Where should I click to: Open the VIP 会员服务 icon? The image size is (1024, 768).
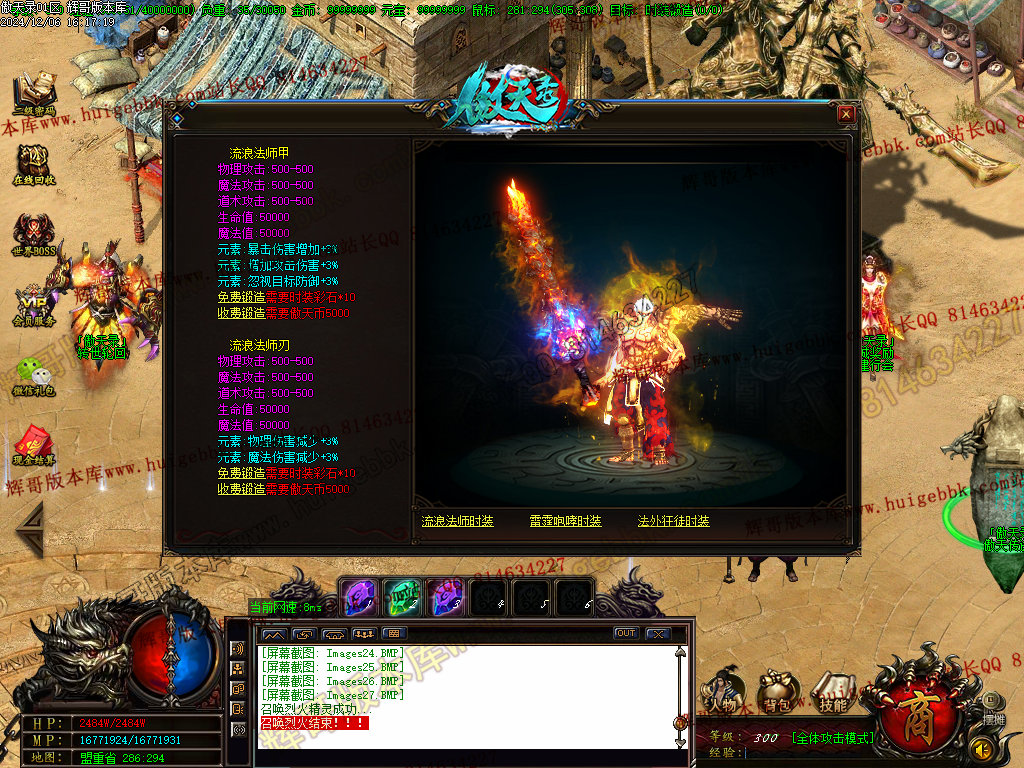coord(34,306)
